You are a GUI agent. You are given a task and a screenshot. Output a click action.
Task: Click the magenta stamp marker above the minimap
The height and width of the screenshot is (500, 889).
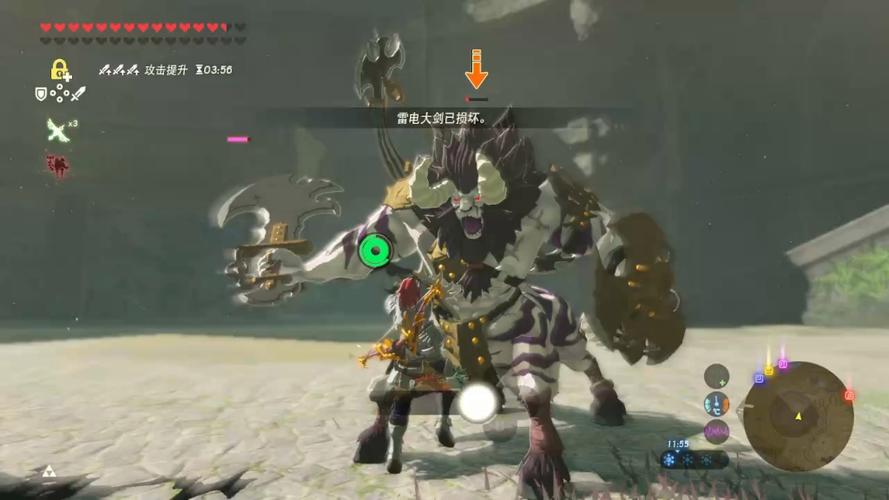coord(782,365)
